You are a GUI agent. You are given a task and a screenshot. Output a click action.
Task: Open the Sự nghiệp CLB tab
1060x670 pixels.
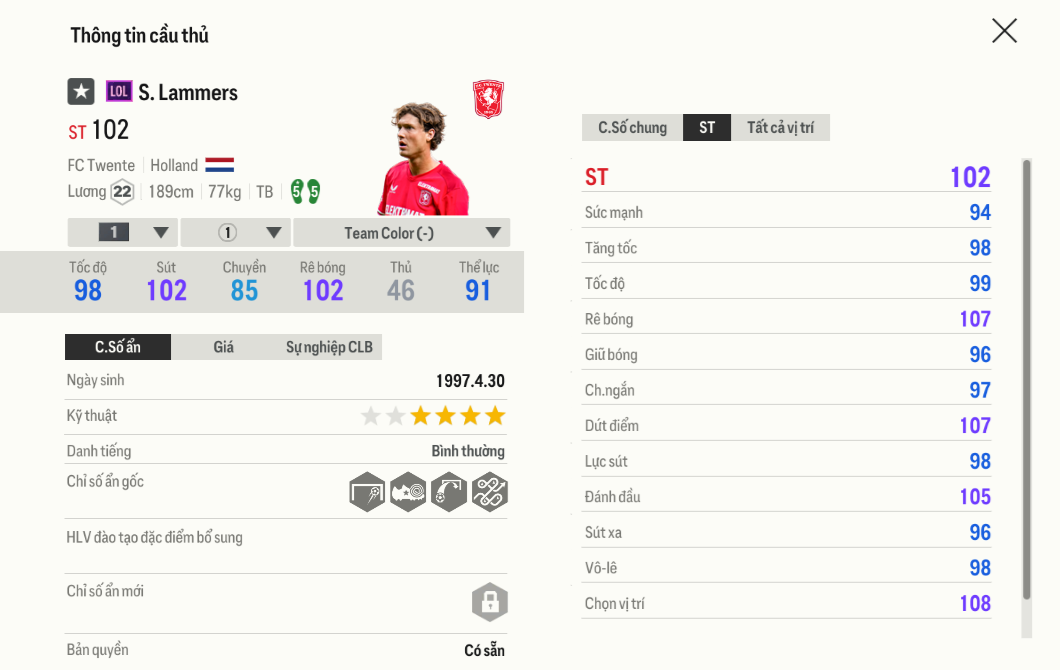tap(329, 347)
